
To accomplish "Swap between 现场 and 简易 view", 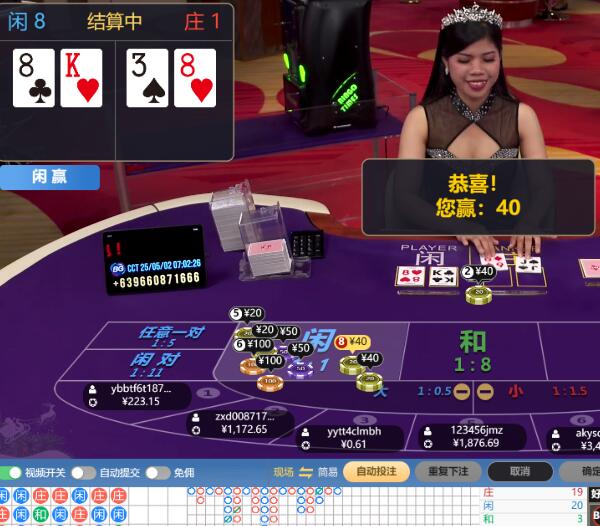I will [306, 472].
